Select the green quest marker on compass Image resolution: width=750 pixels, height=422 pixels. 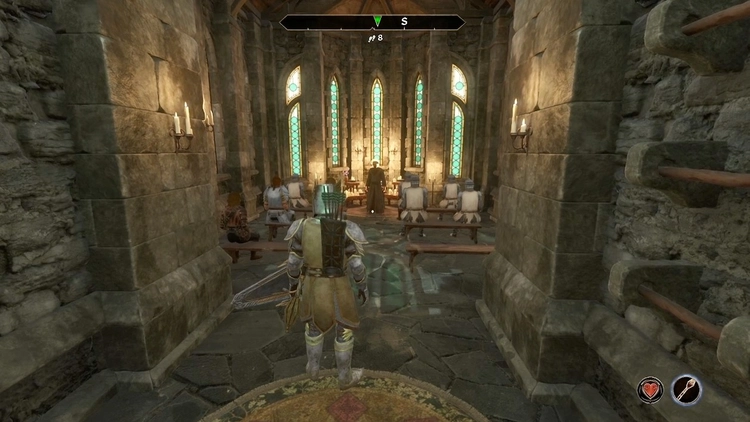pyautogui.click(x=377, y=21)
